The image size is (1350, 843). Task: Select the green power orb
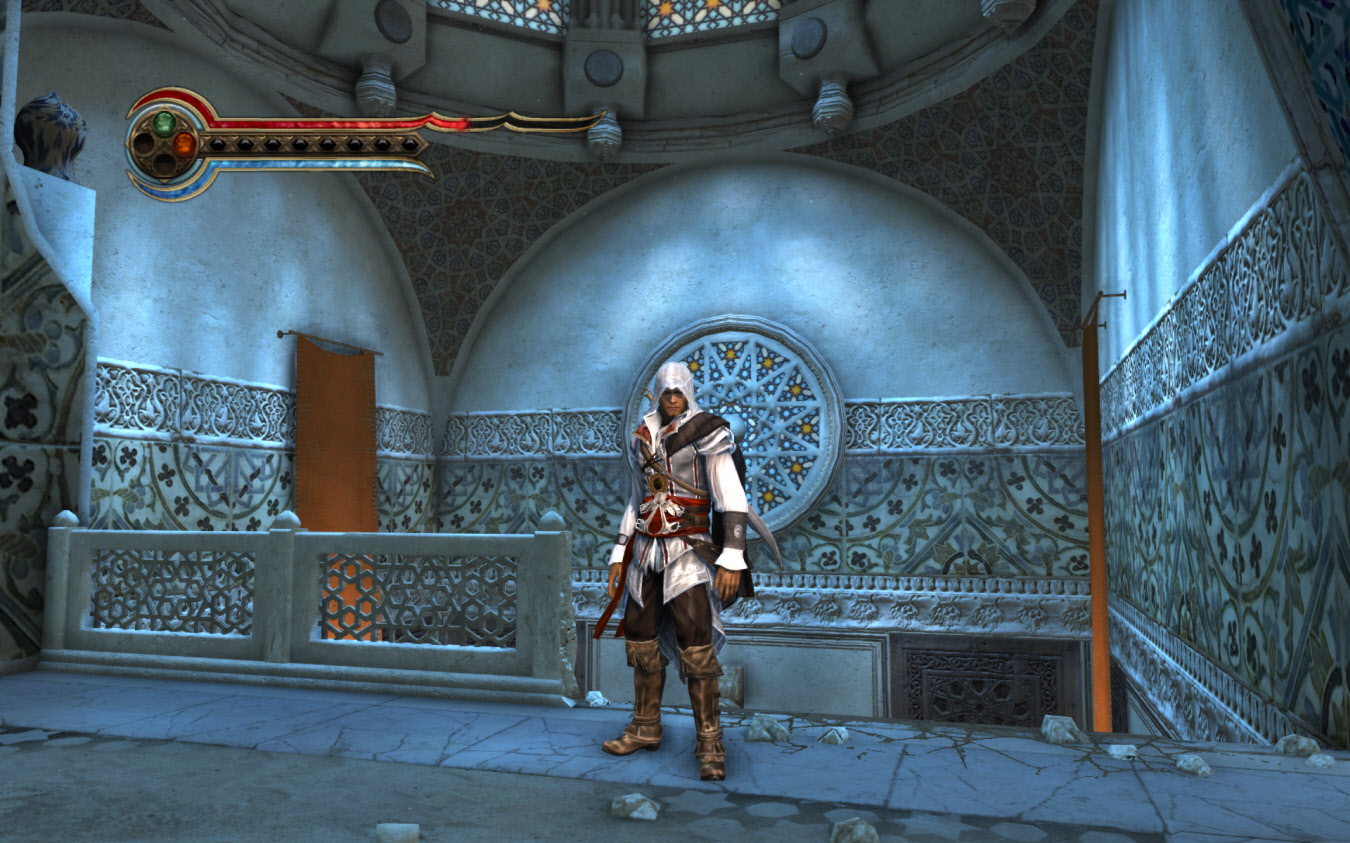point(164,123)
